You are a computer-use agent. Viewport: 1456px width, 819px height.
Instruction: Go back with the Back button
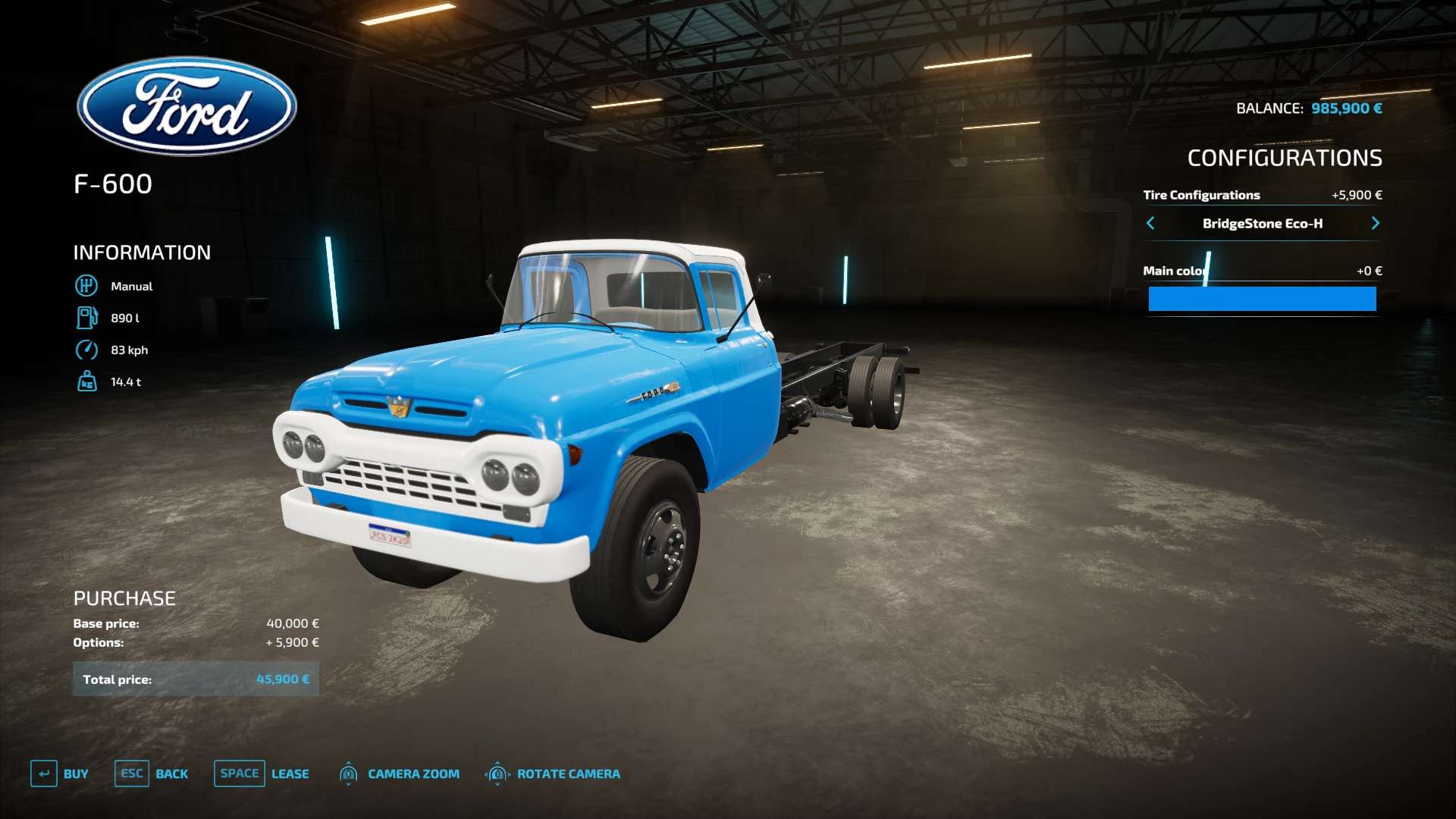click(x=152, y=773)
